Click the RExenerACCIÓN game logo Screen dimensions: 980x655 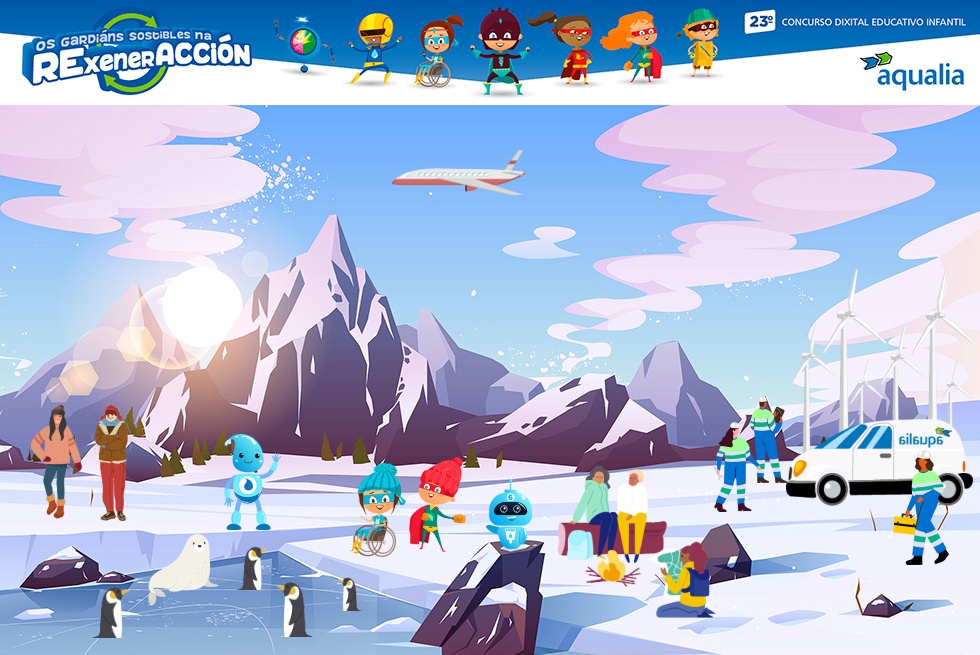coord(138,53)
